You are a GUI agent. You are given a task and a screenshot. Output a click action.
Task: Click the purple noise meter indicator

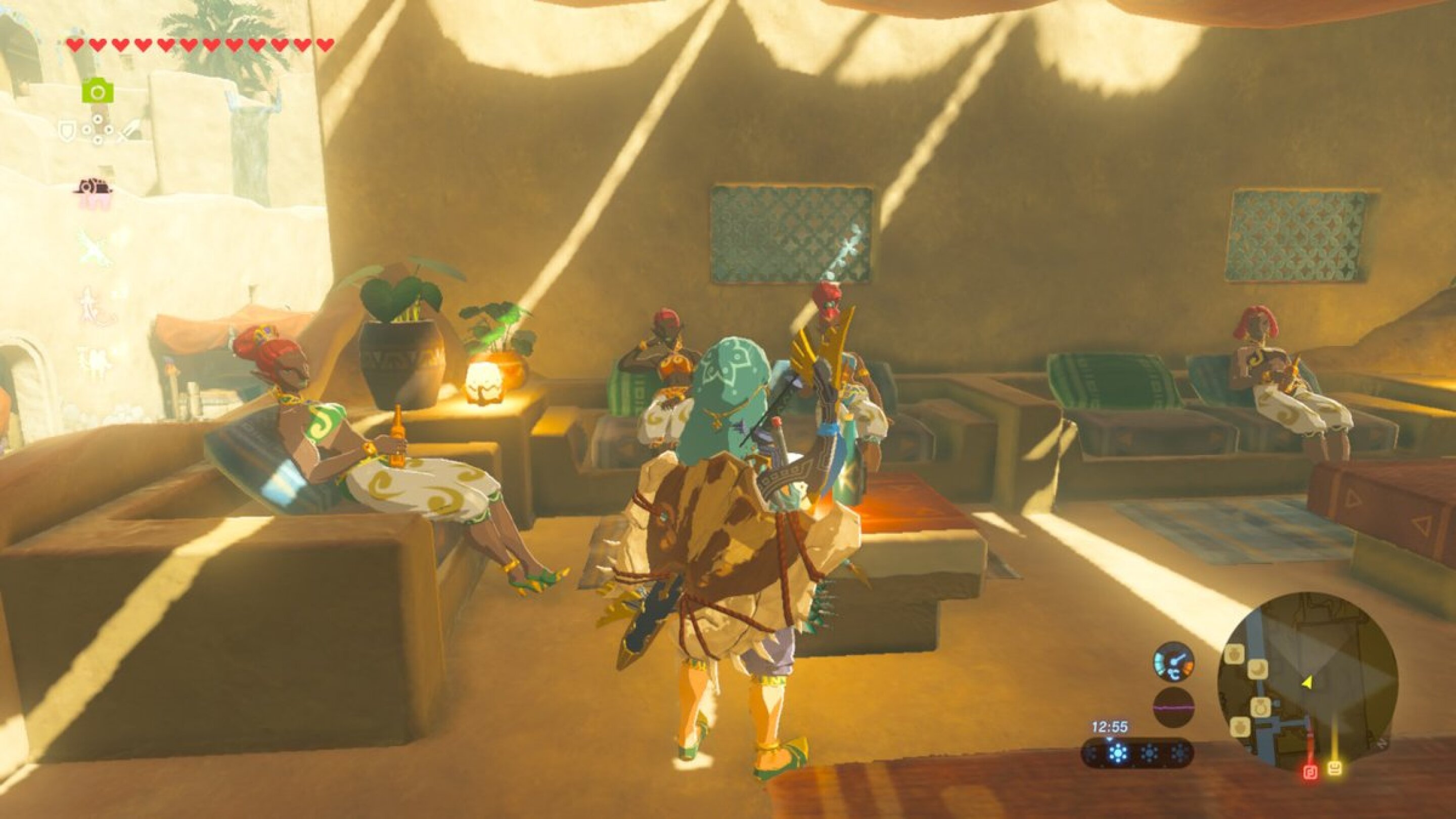pos(1172,707)
